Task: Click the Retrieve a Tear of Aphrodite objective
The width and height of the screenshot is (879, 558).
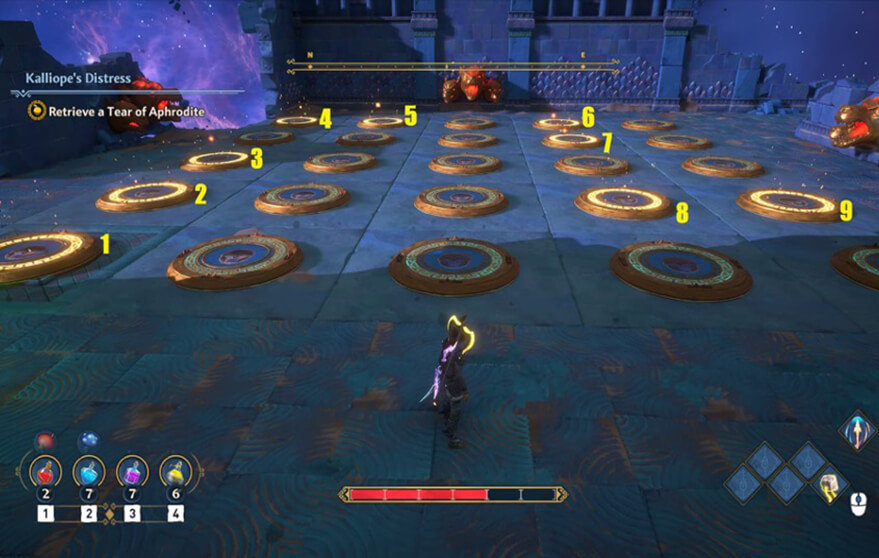Action: [x=123, y=112]
